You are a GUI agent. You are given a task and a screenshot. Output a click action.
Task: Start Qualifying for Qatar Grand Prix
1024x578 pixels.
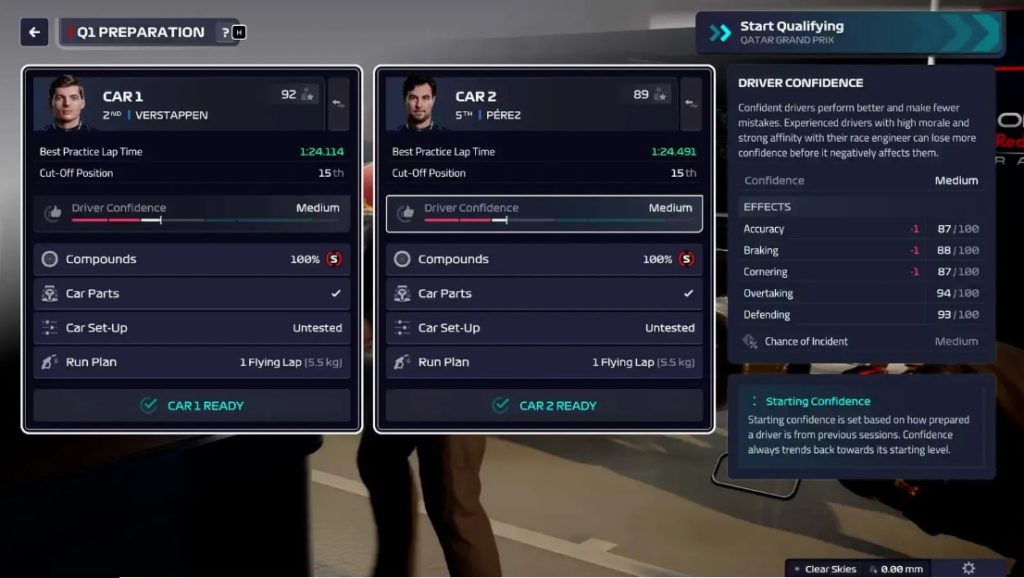tap(848, 33)
